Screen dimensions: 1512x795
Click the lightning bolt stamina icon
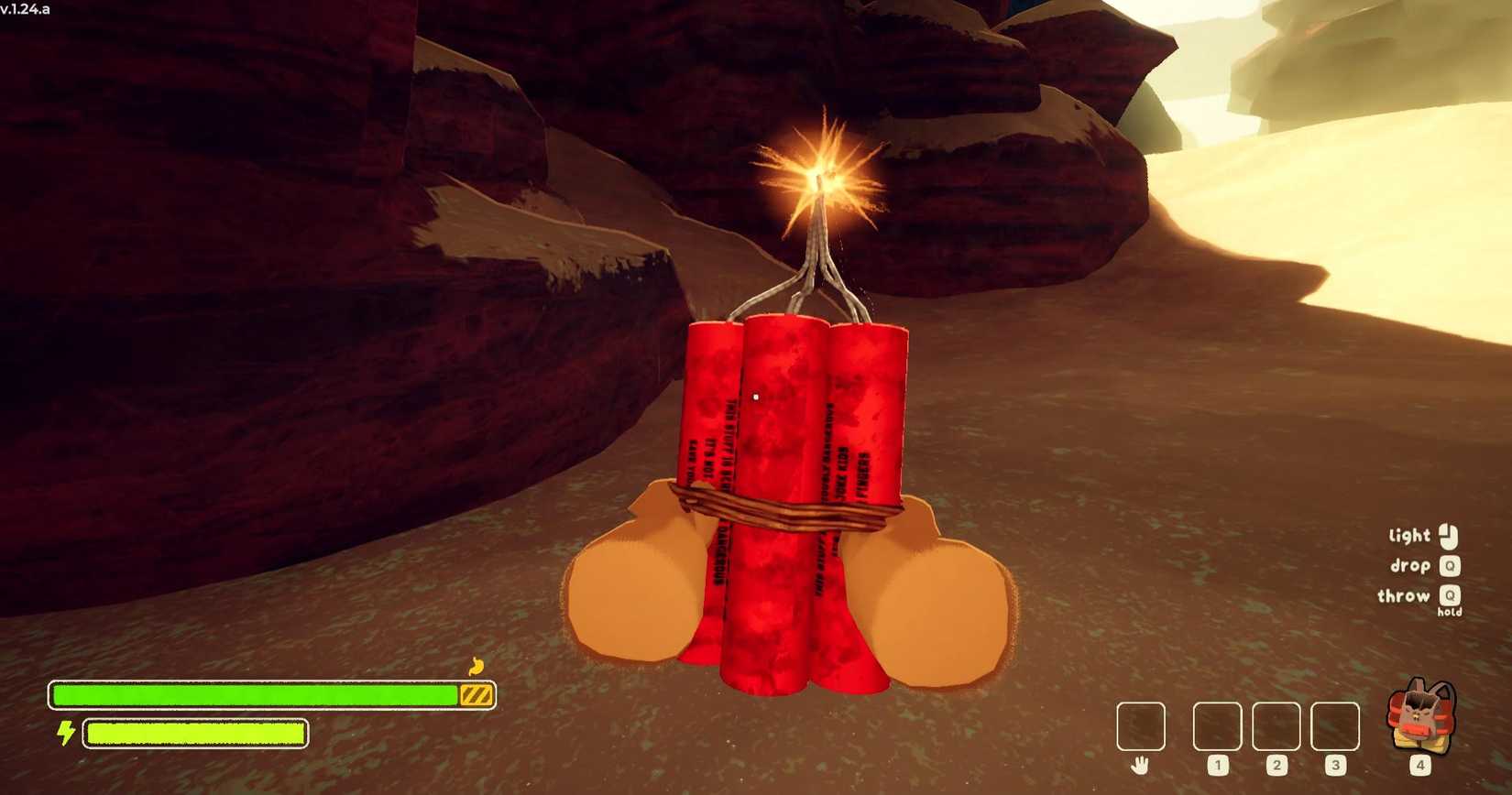click(64, 734)
